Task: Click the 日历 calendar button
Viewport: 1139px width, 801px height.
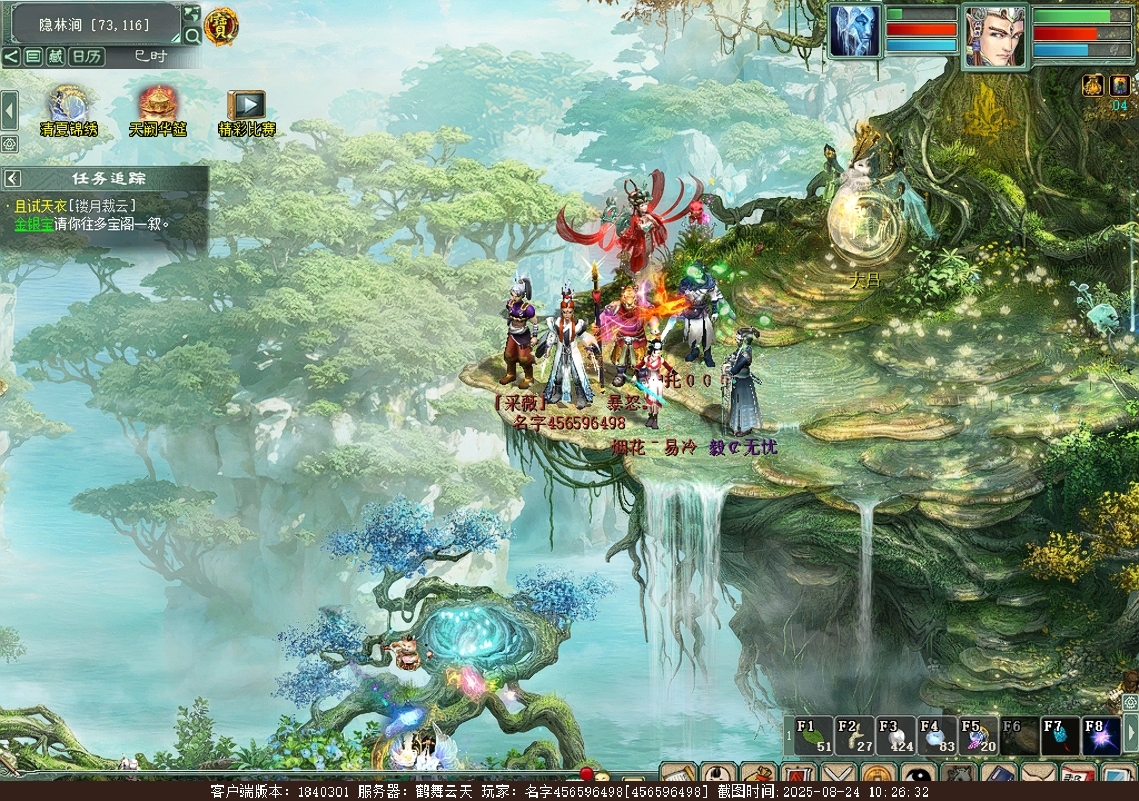Action: (87, 57)
